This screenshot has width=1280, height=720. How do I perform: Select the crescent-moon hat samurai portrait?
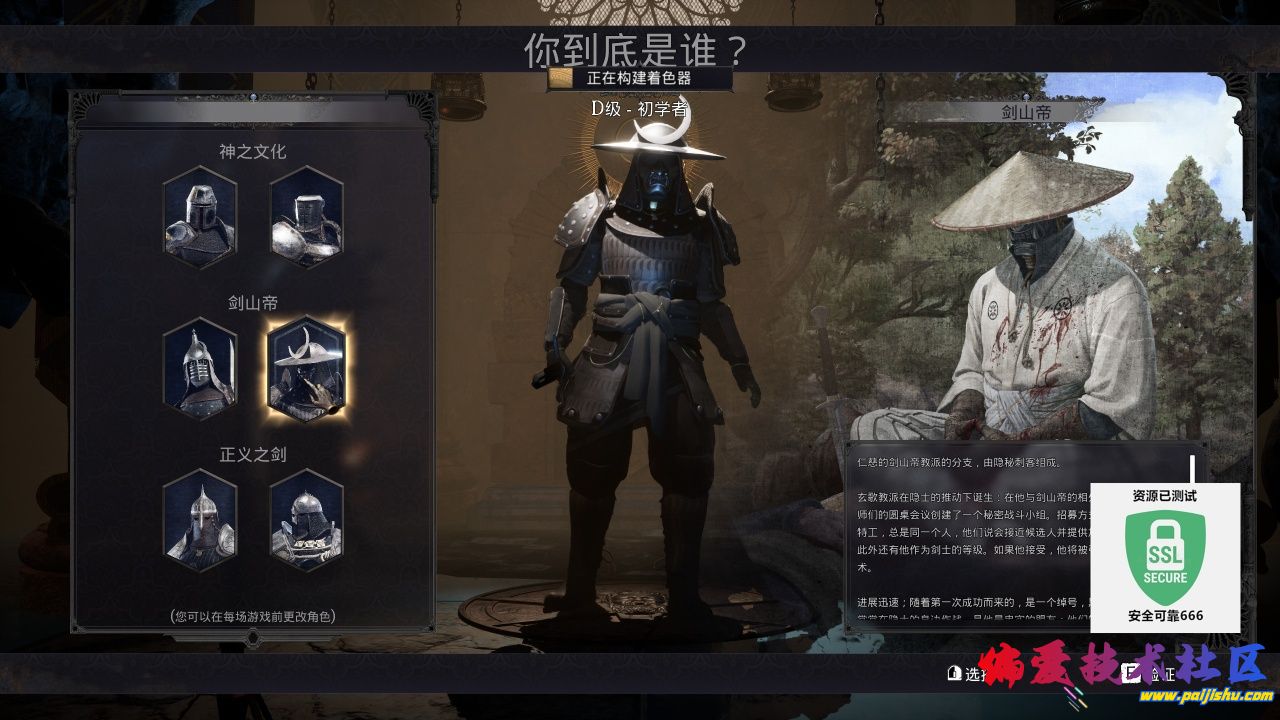click(306, 368)
